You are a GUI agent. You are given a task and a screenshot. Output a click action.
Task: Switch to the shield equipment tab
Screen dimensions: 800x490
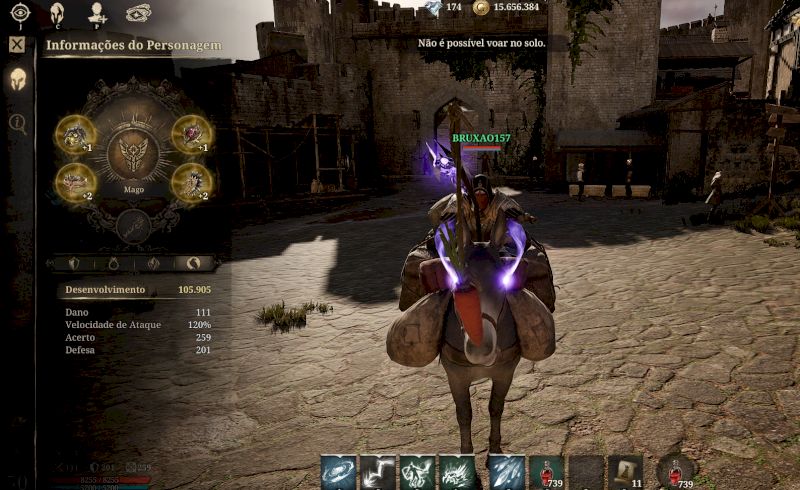point(74,263)
